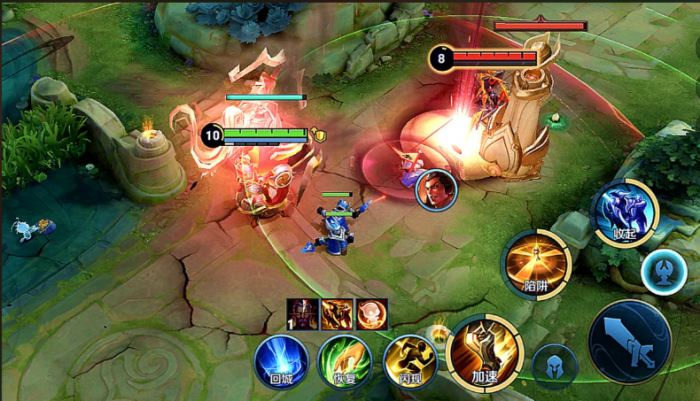Tap 回城 to recall to base
Image resolution: width=700 pixels, height=401 pixels.
coord(280,361)
